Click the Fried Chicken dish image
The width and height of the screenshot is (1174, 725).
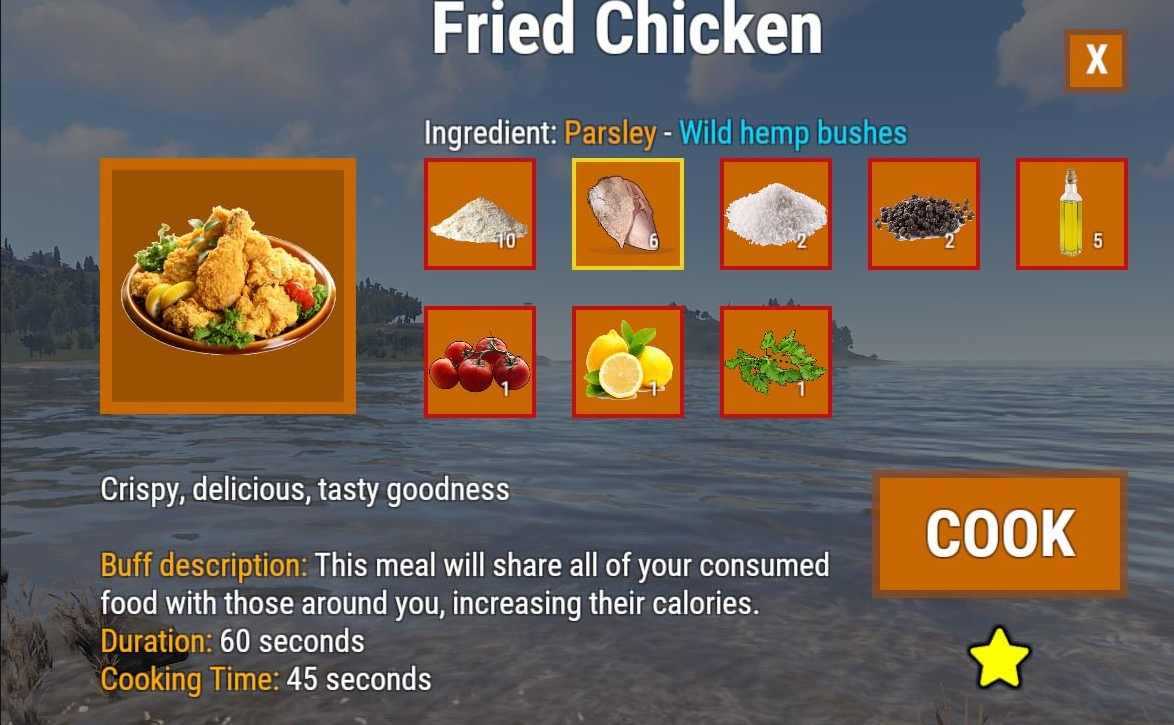(x=228, y=286)
